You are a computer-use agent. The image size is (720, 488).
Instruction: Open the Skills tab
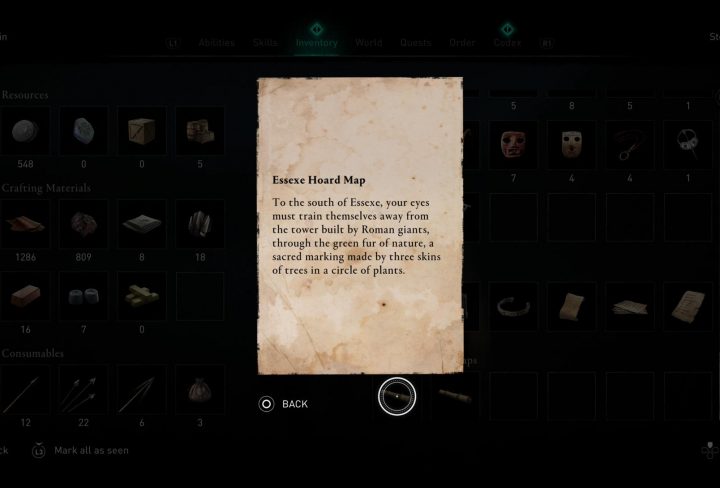[x=265, y=43]
